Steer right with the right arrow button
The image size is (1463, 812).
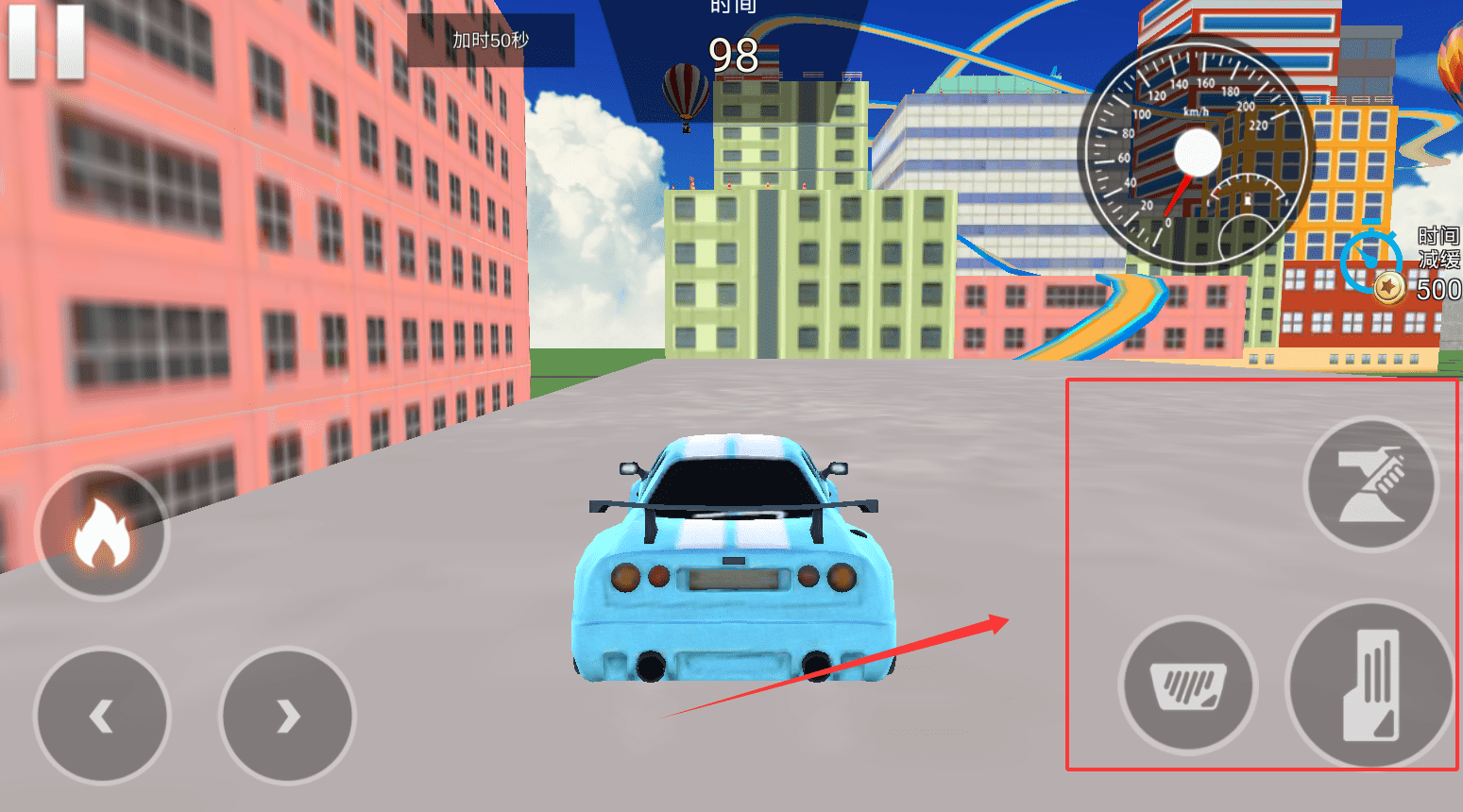(287, 716)
